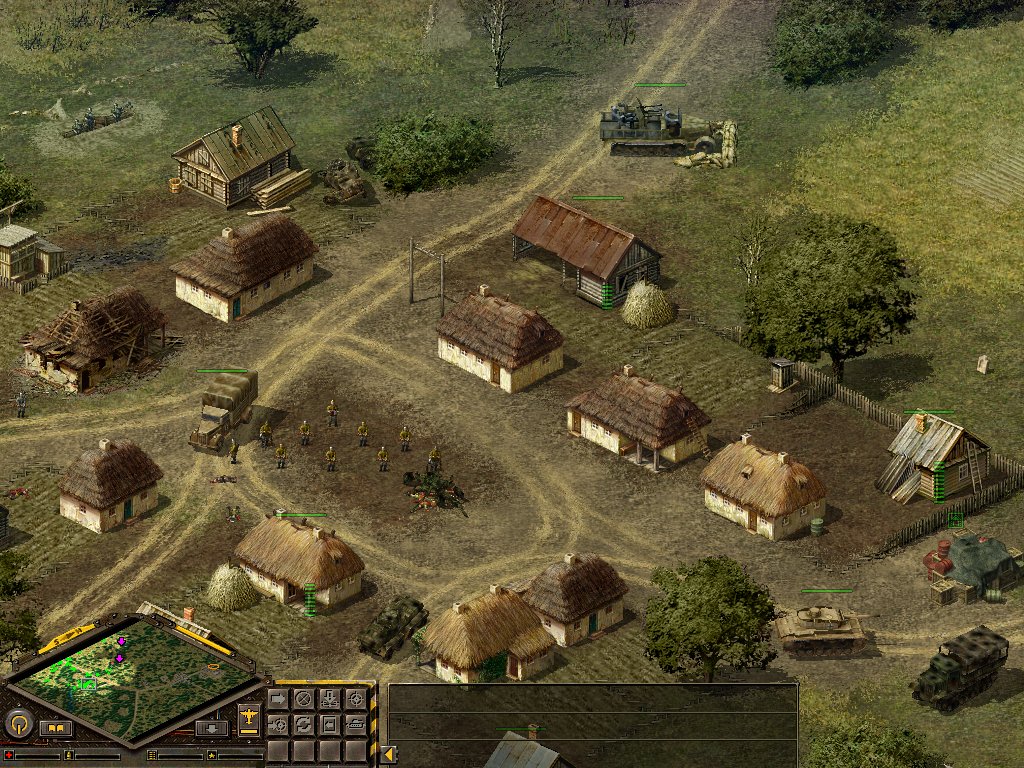
Task: Open the yellow airplane aviation button
Action: pos(248,717)
